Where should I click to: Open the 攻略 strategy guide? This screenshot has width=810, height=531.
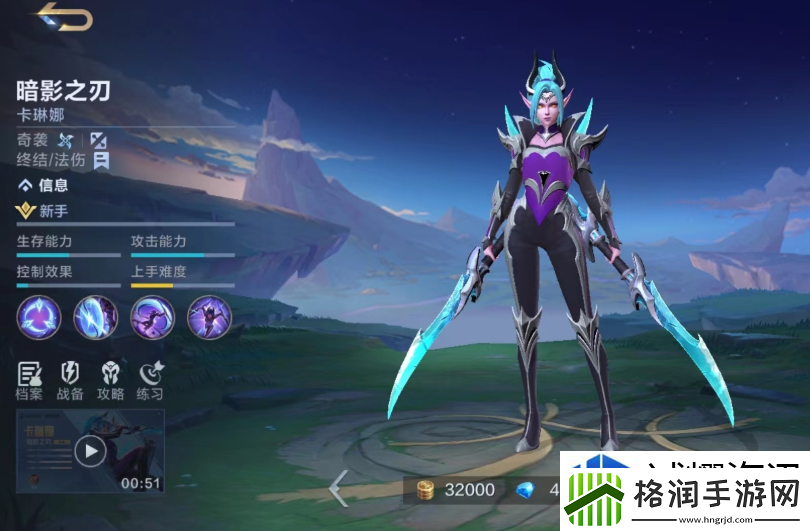(x=111, y=380)
